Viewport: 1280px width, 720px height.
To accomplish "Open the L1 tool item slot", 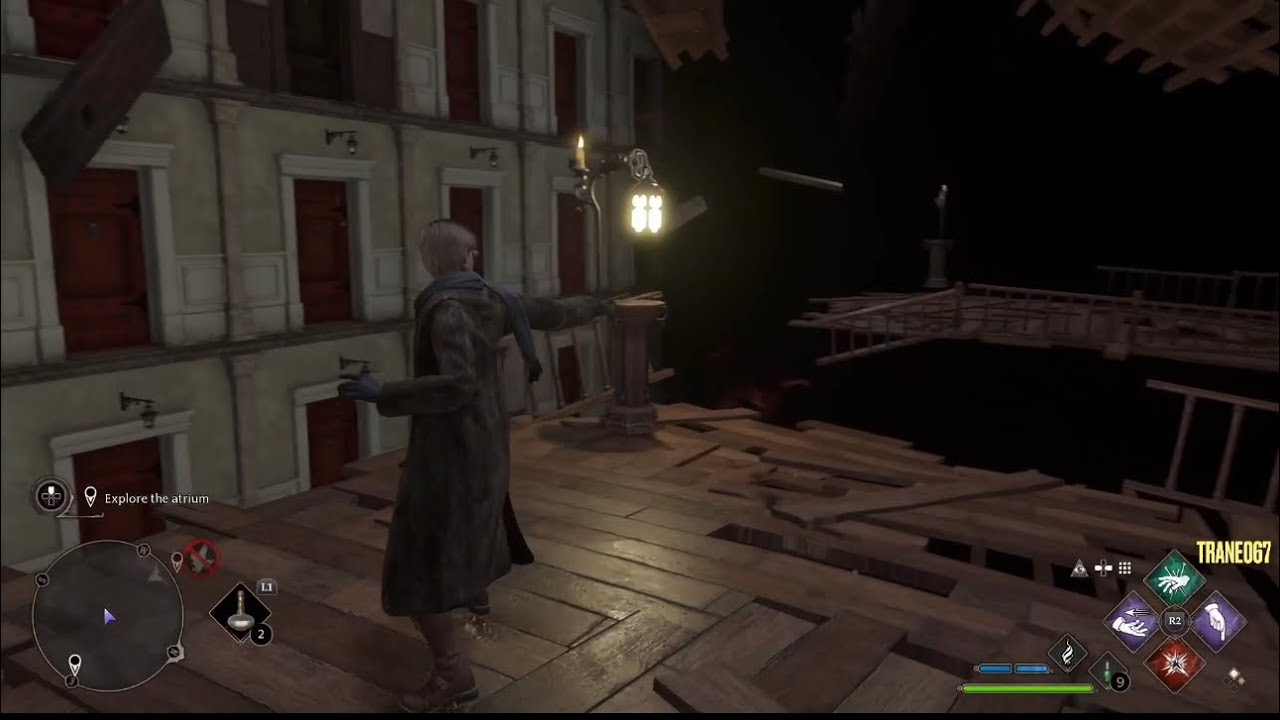I will coord(238,610).
